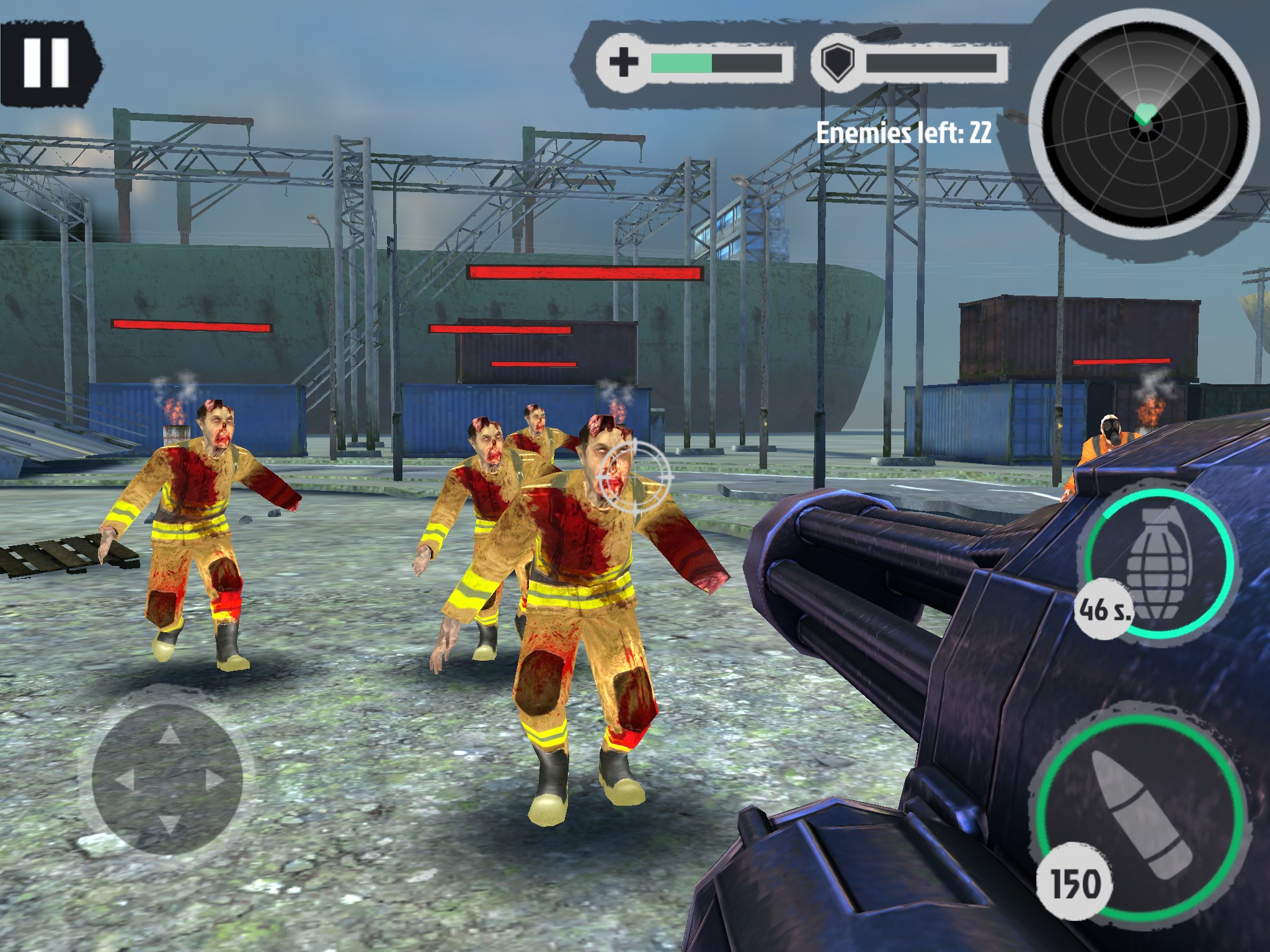Tap the virtual movement joystick
This screenshot has width=1270, height=952.
pyautogui.click(x=167, y=778)
